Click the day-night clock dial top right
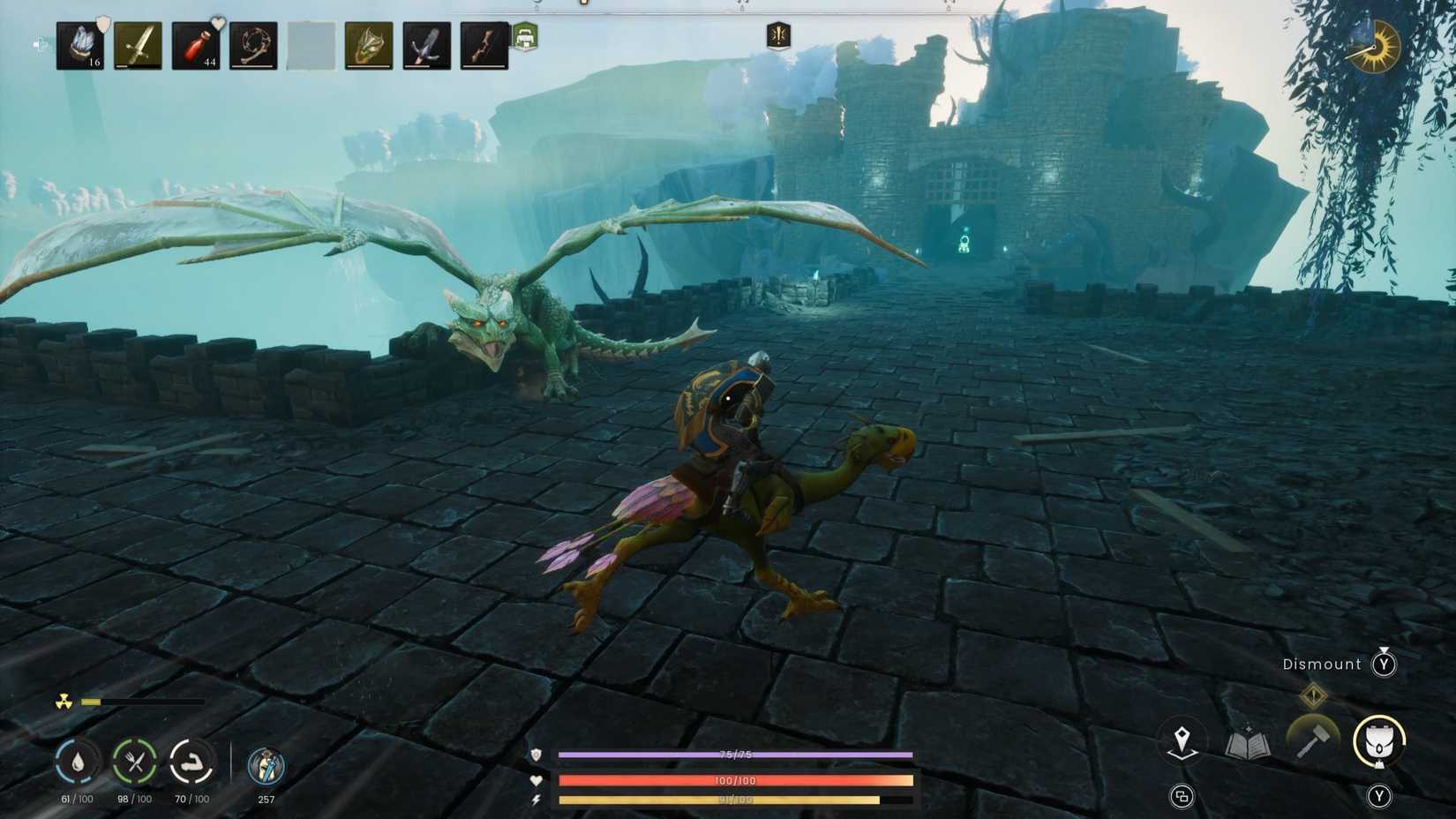This screenshot has height=819, width=1456. click(x=1374, y=48)
